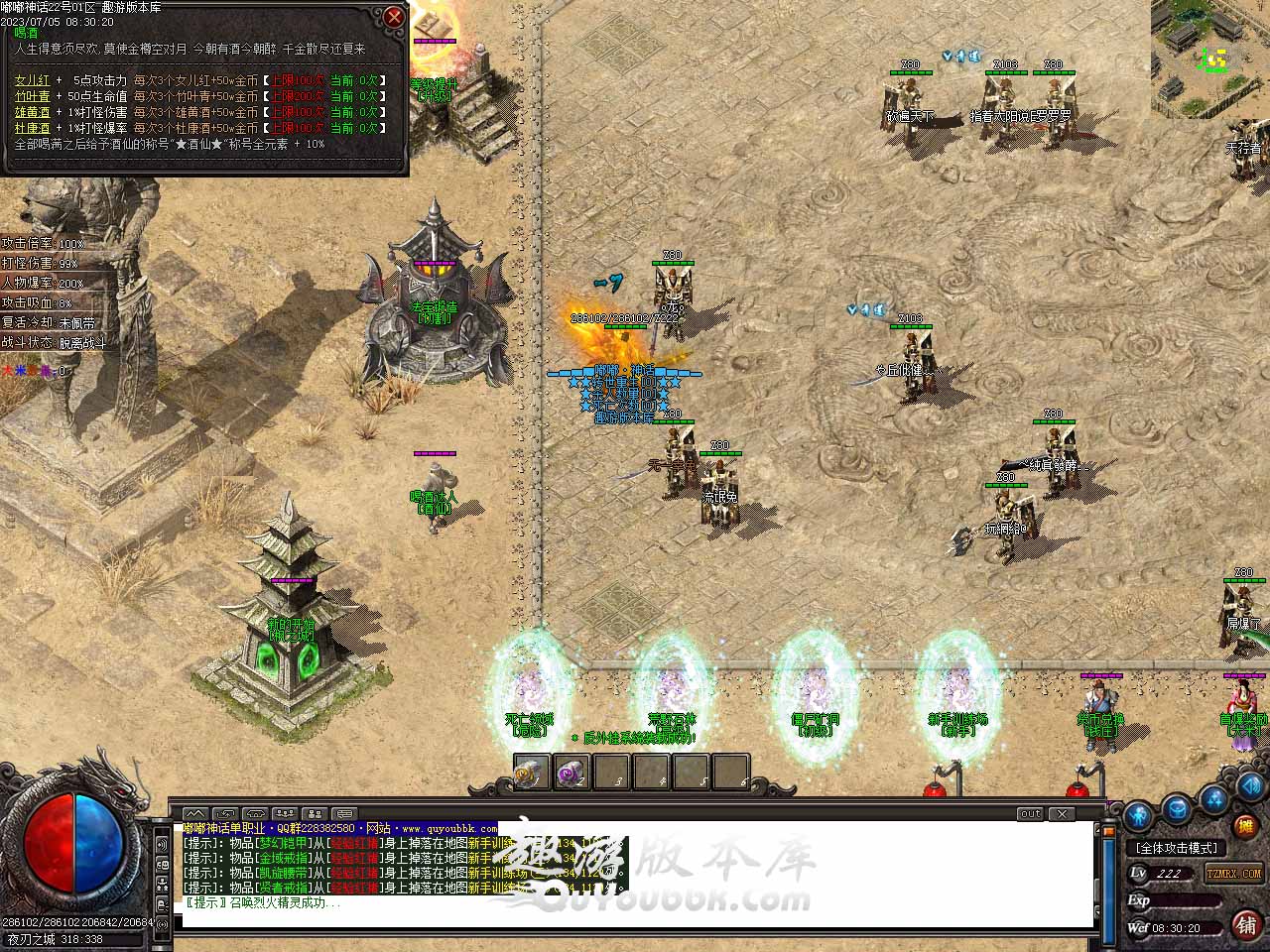Close the 喝酒 dialog with the red X
Screen dimensions: 1270x952
click(x=394, y=17)
